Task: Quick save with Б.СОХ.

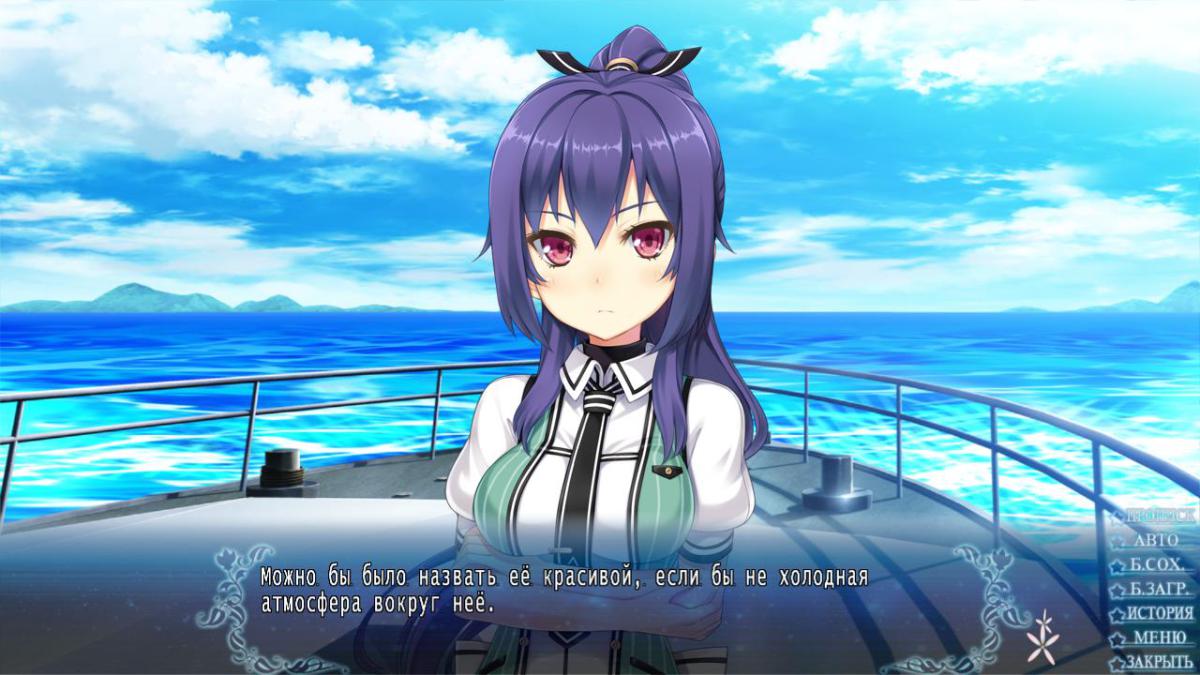Action: pos(1158,564)
